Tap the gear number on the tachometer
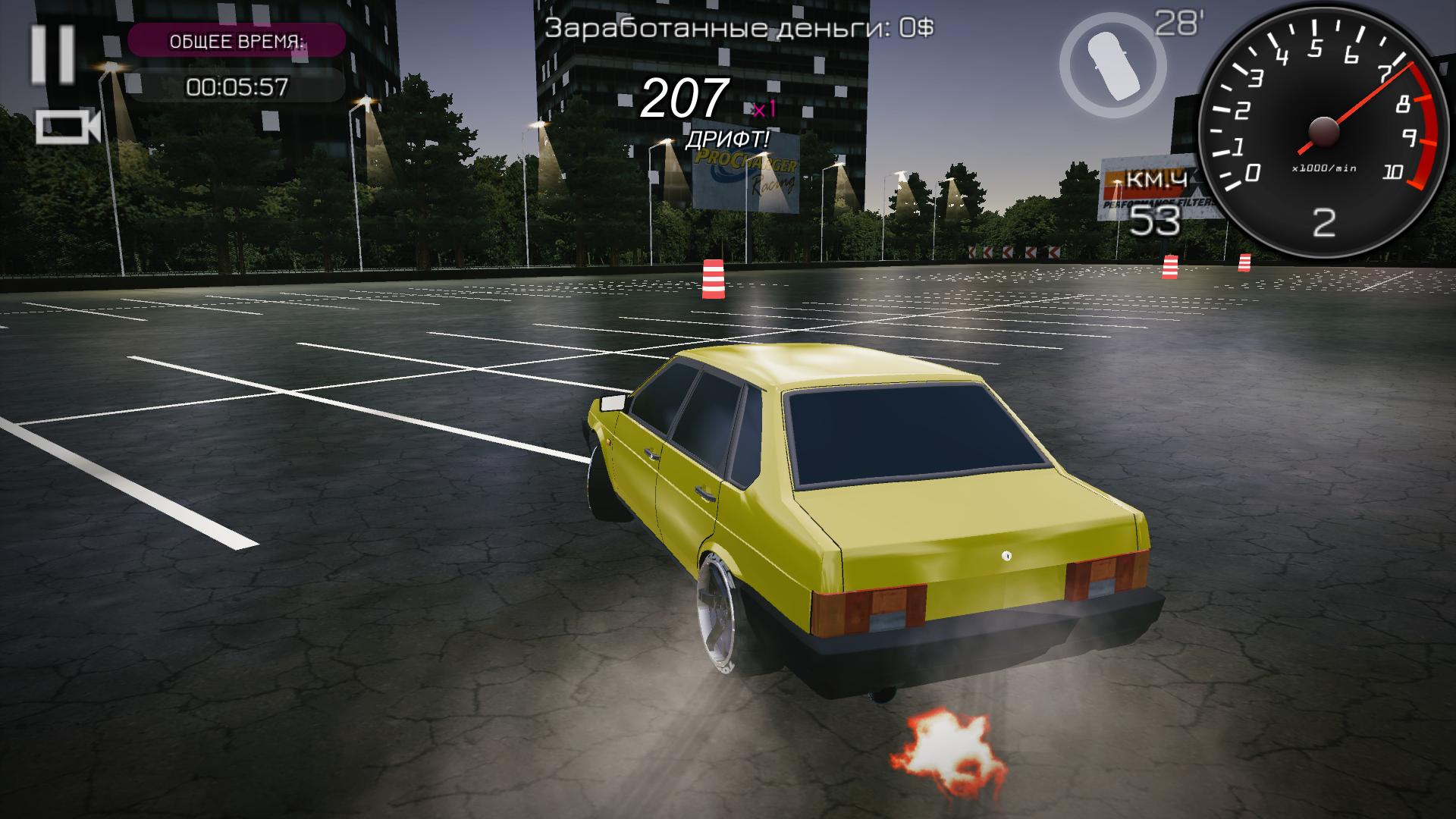 (1323, 222)
